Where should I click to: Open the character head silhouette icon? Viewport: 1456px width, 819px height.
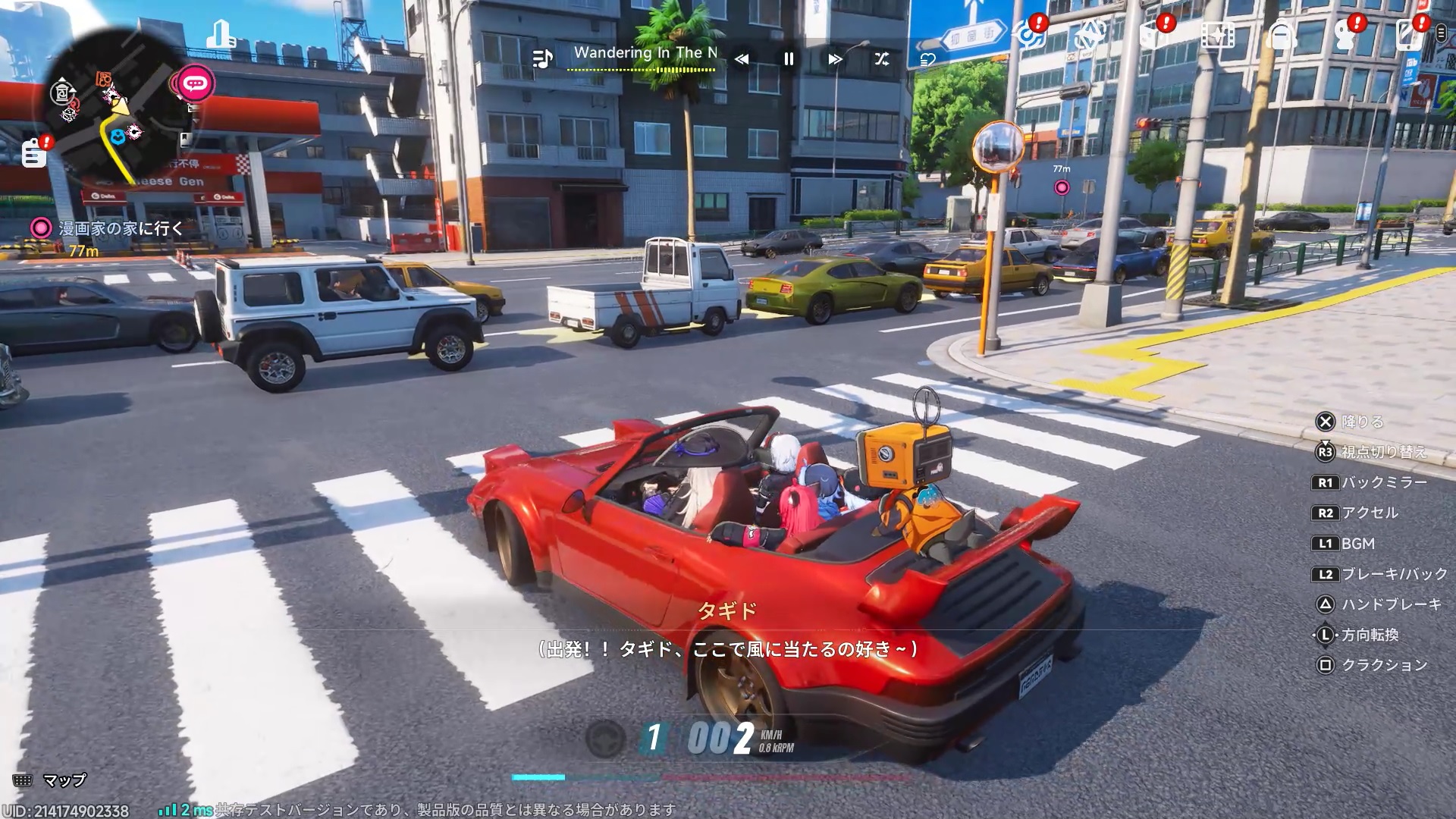point(1345,36)
